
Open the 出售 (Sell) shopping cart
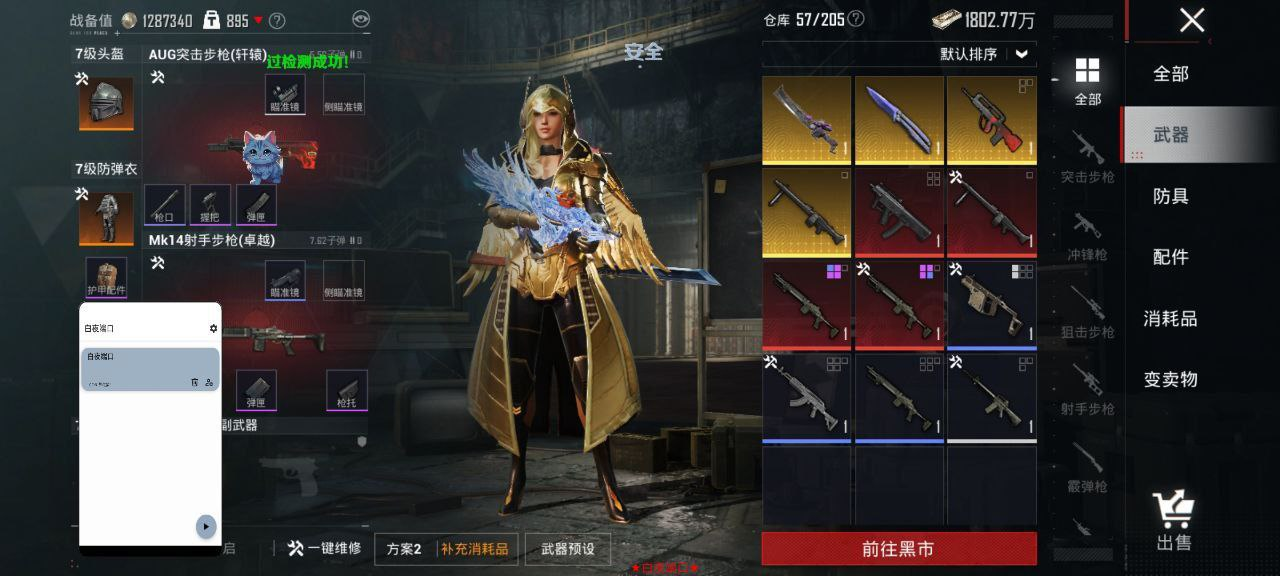[1173, 520]
